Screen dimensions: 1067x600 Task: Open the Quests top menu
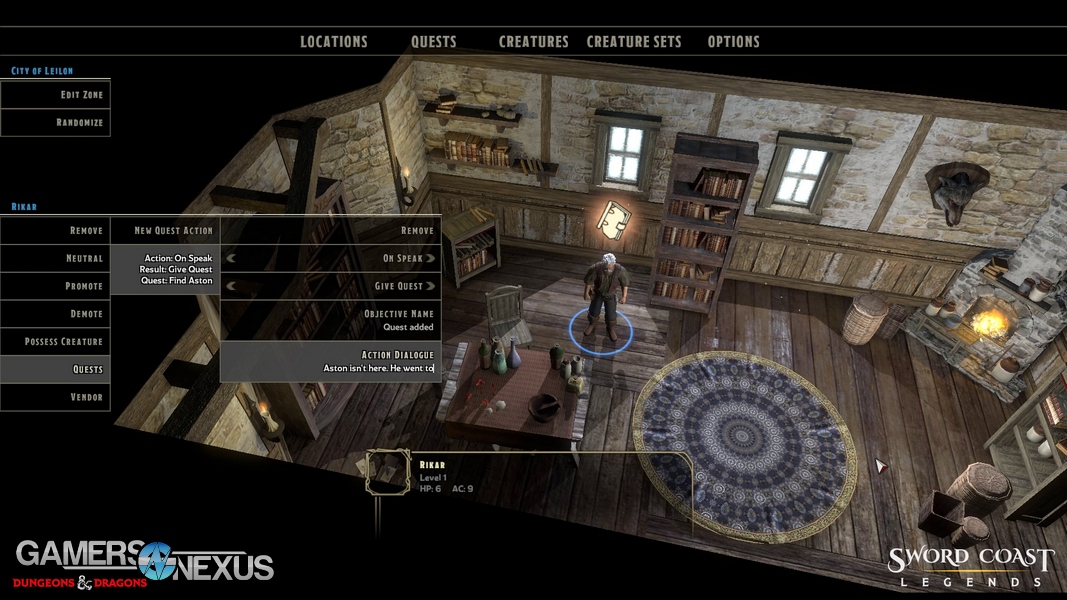click(433, 42)
